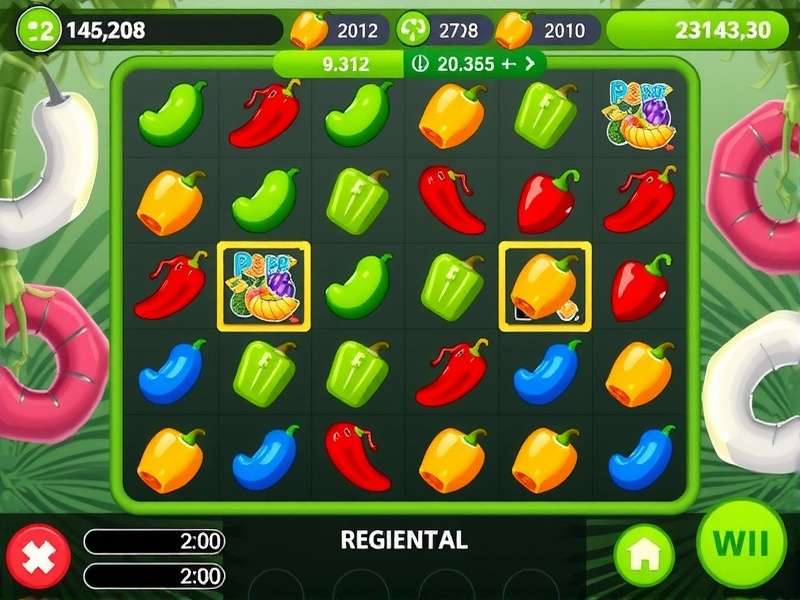Activate the green WII button

741,545
